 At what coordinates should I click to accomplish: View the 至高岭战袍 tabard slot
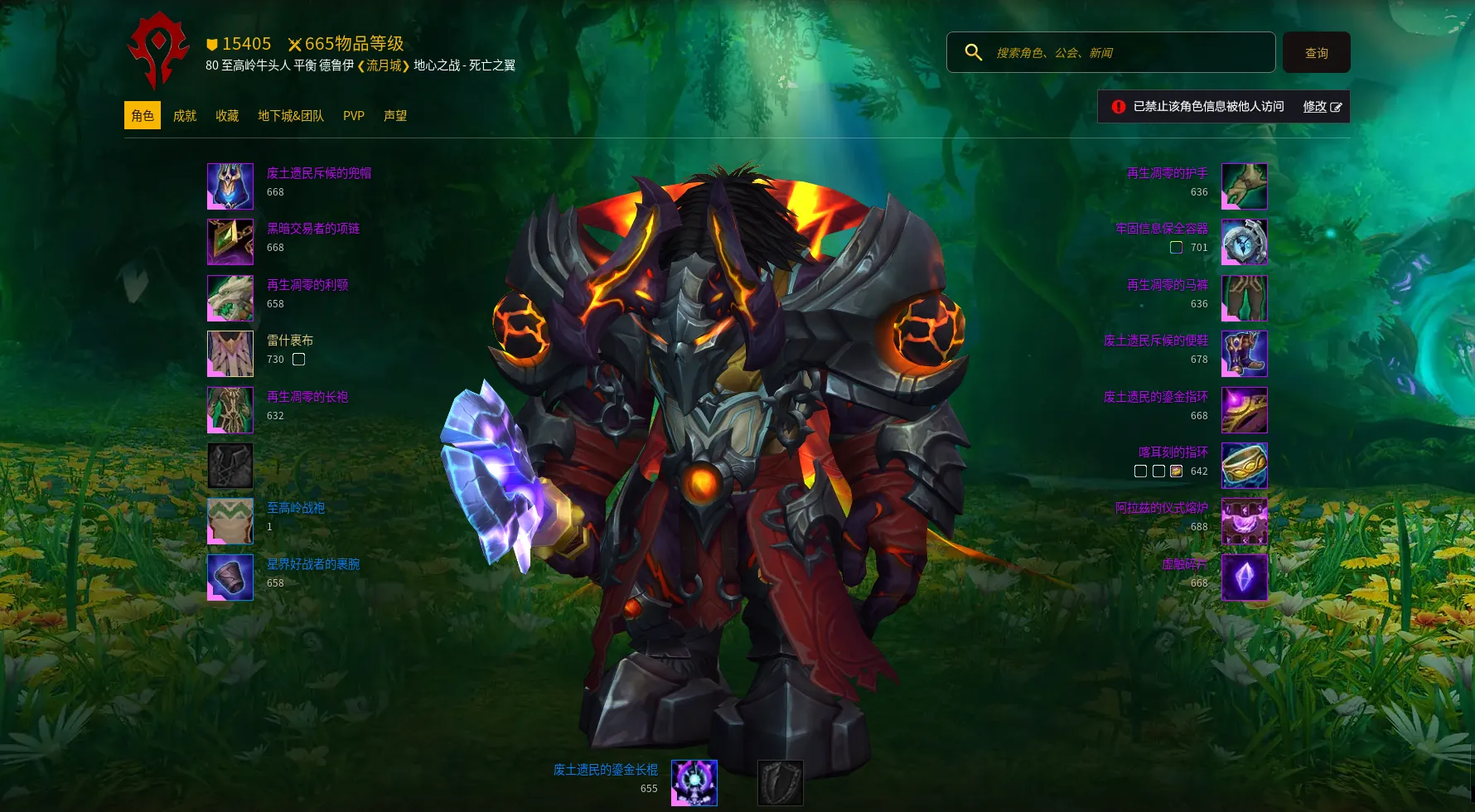230,521
